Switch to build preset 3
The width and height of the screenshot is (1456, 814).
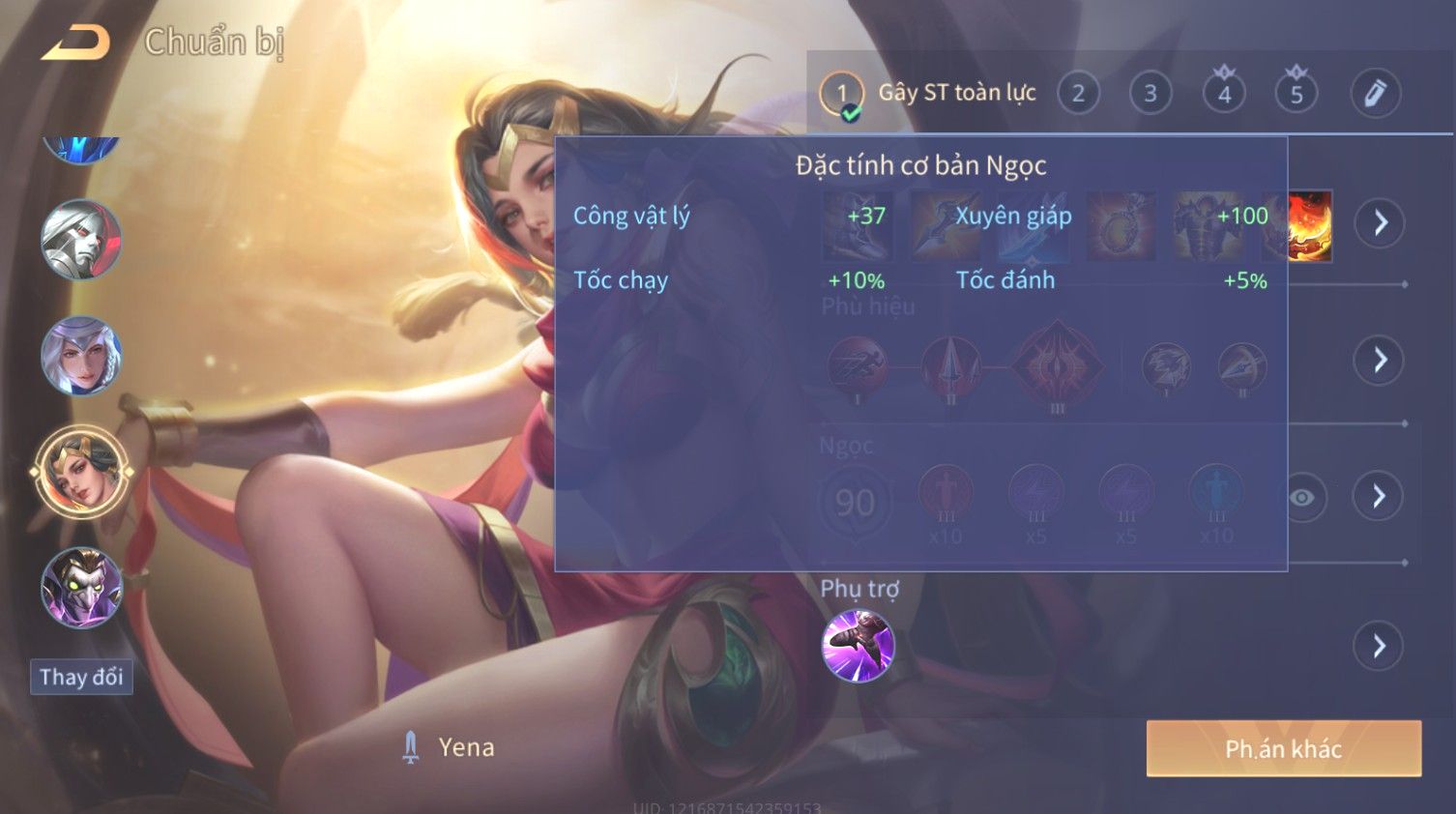pos(1150,94)
